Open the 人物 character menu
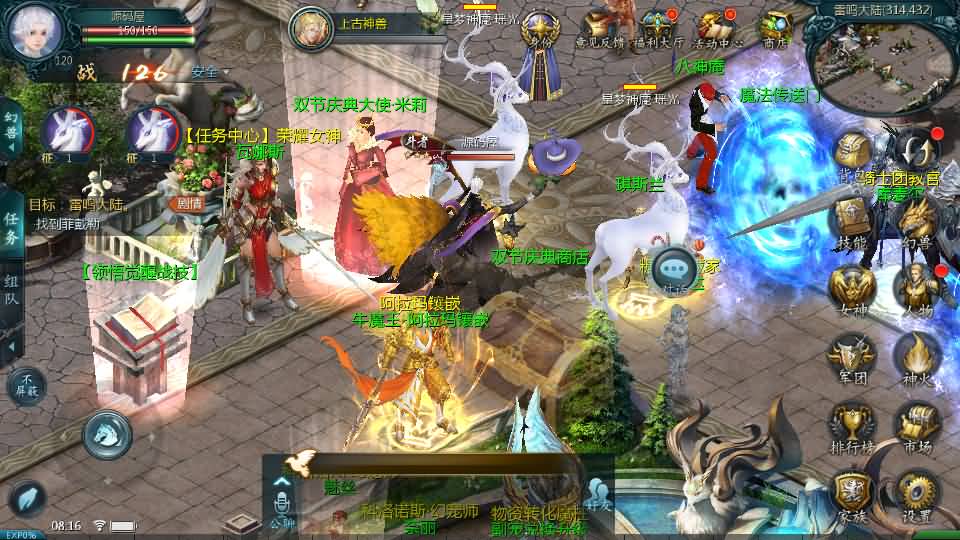The height and width of the screenshot is (540, 960). [916, 290]
